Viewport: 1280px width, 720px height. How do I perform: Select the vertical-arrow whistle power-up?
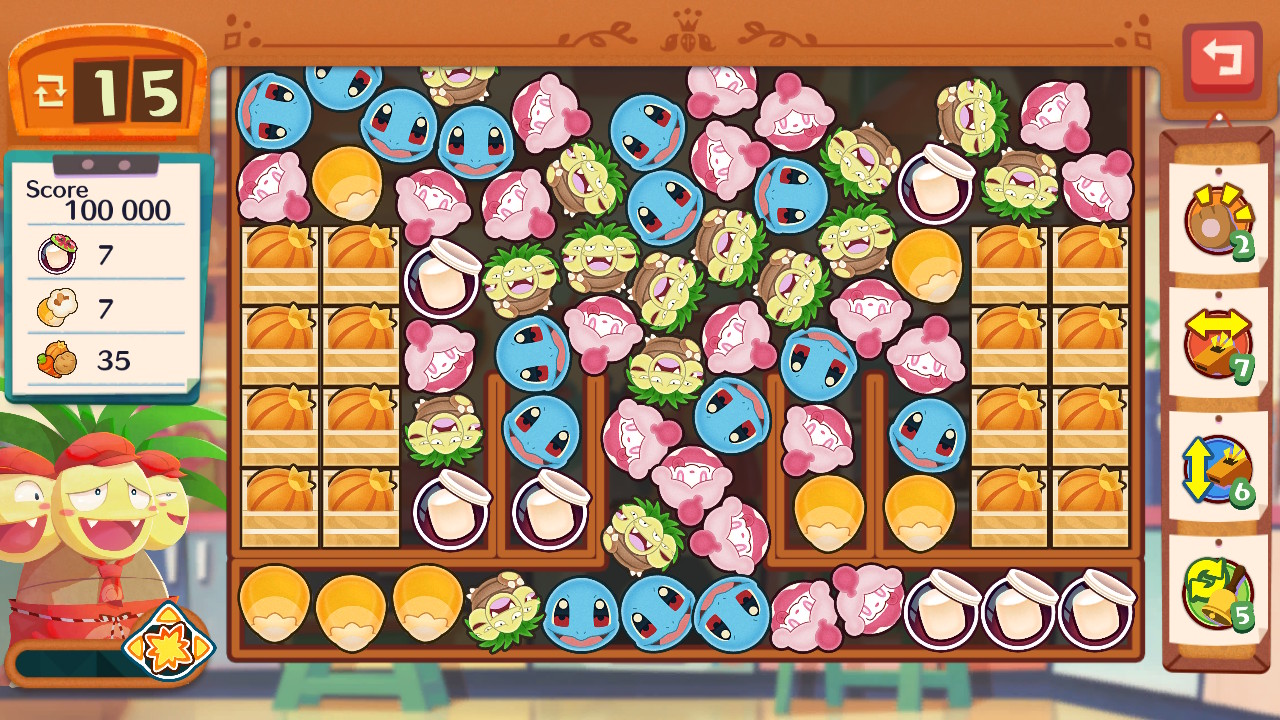(1218, 468)
